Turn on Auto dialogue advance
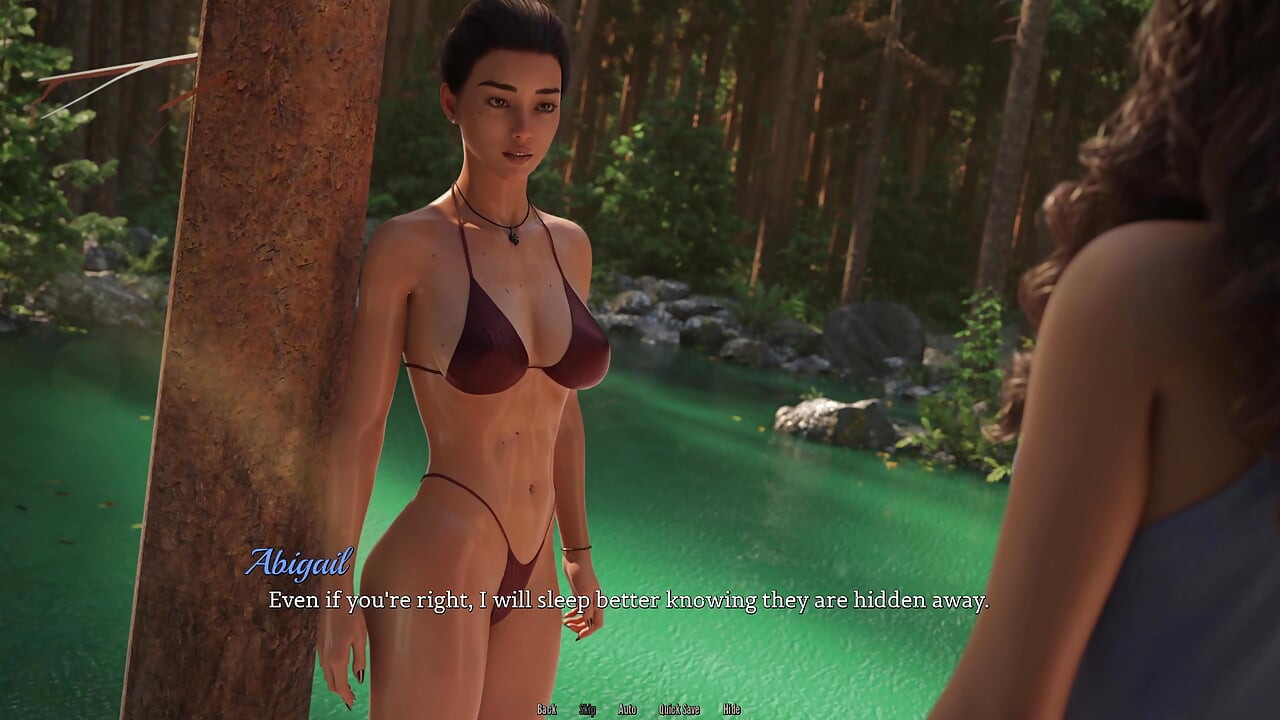The height and width of the screenshot is (720, 1280). tap(627, 709)
